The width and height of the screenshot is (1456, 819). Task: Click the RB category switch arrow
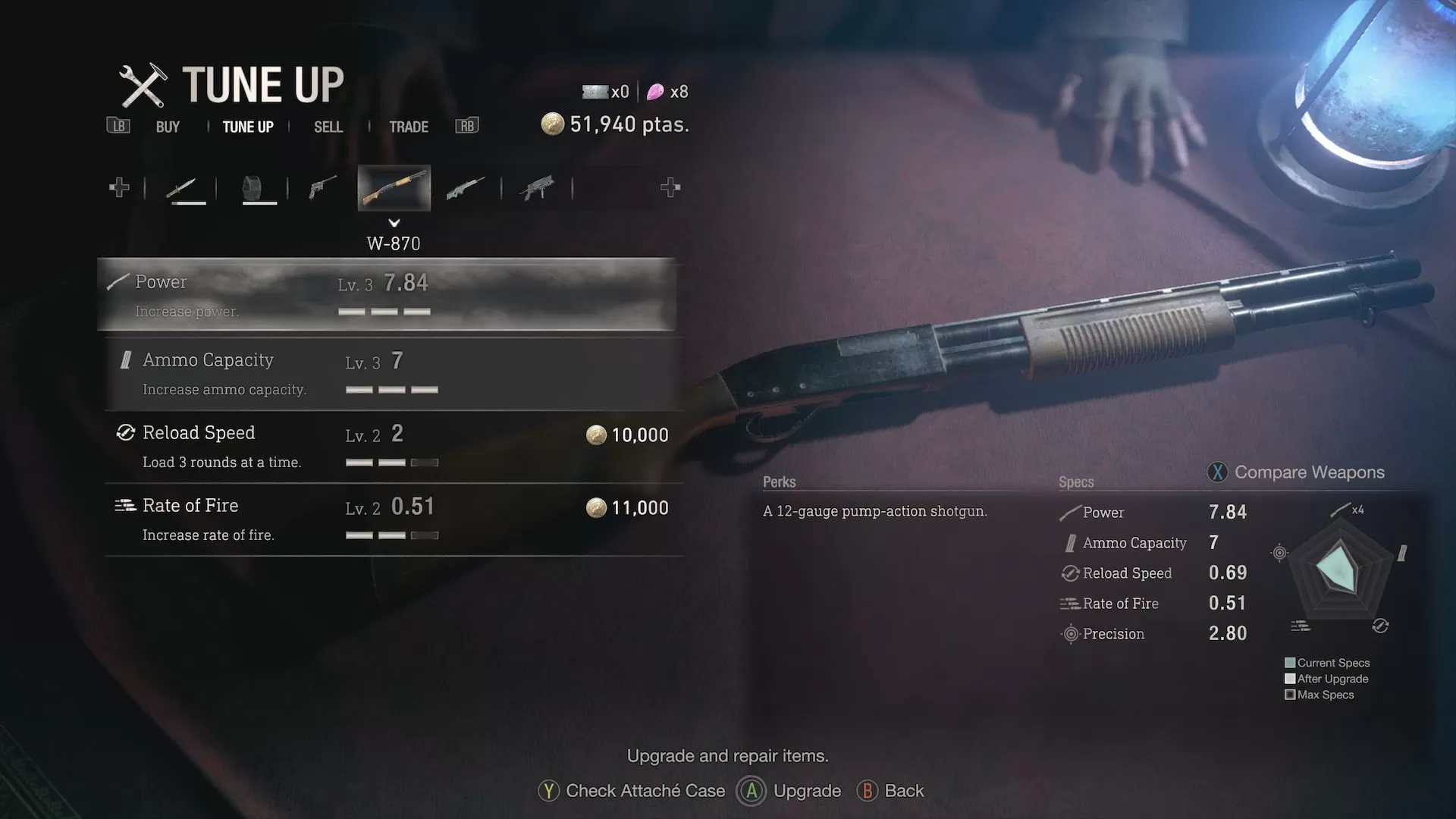click(466, 126)
